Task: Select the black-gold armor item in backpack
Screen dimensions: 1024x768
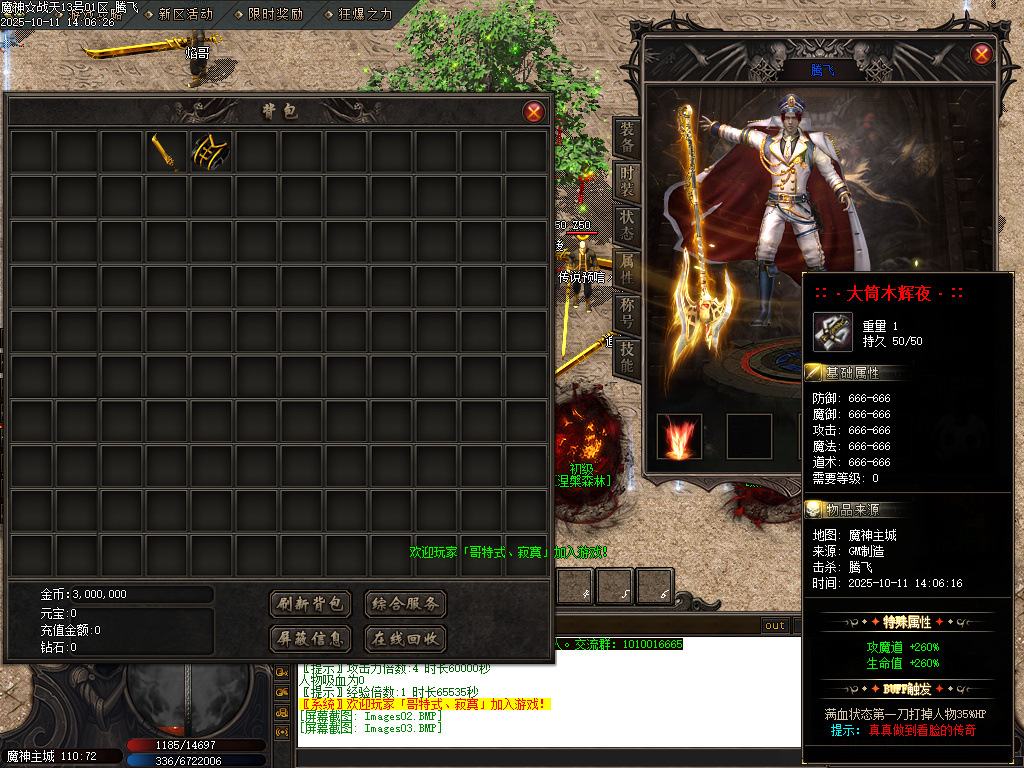Action: (211, 153)
